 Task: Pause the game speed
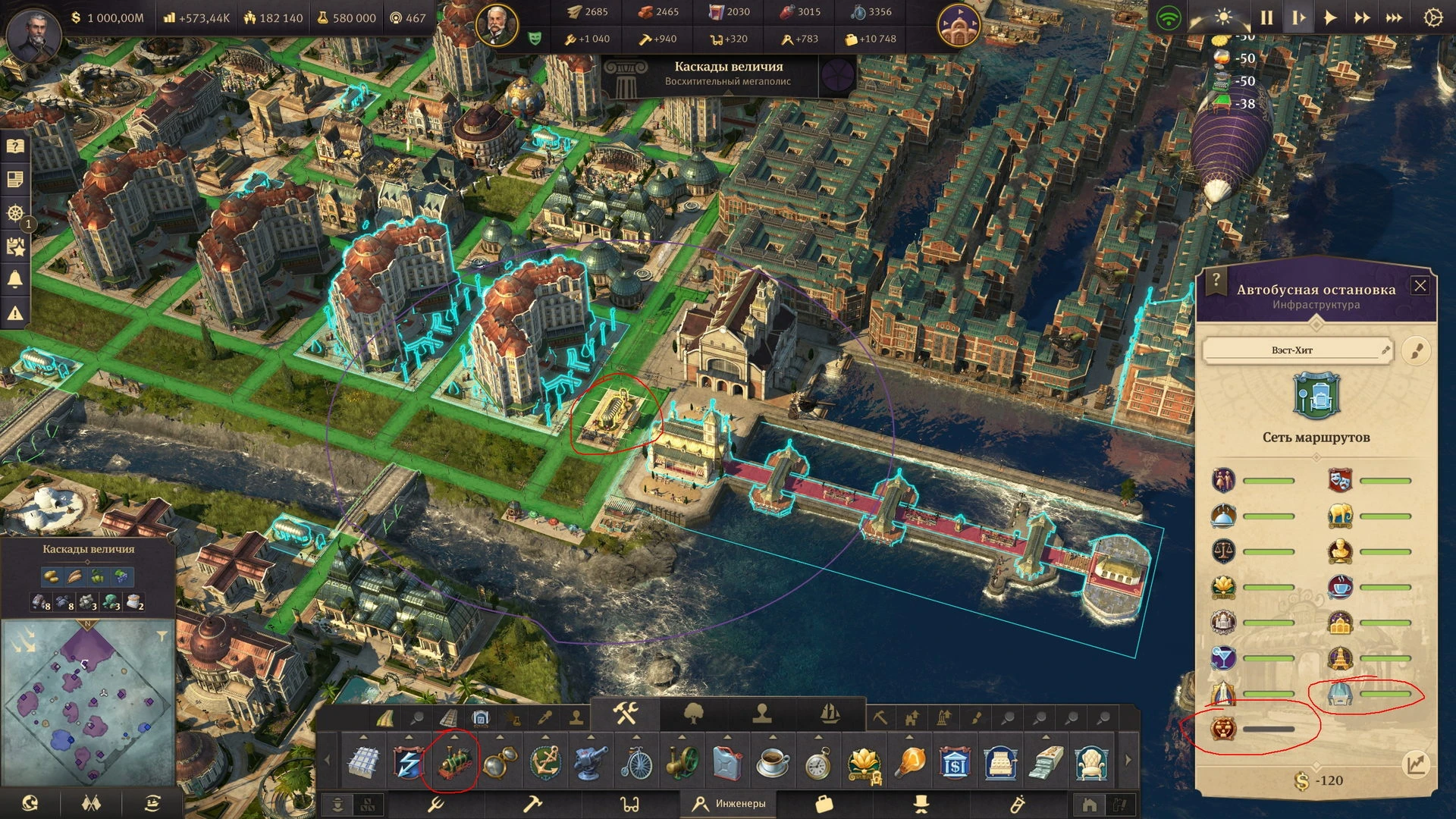[x=1266, y=17]
